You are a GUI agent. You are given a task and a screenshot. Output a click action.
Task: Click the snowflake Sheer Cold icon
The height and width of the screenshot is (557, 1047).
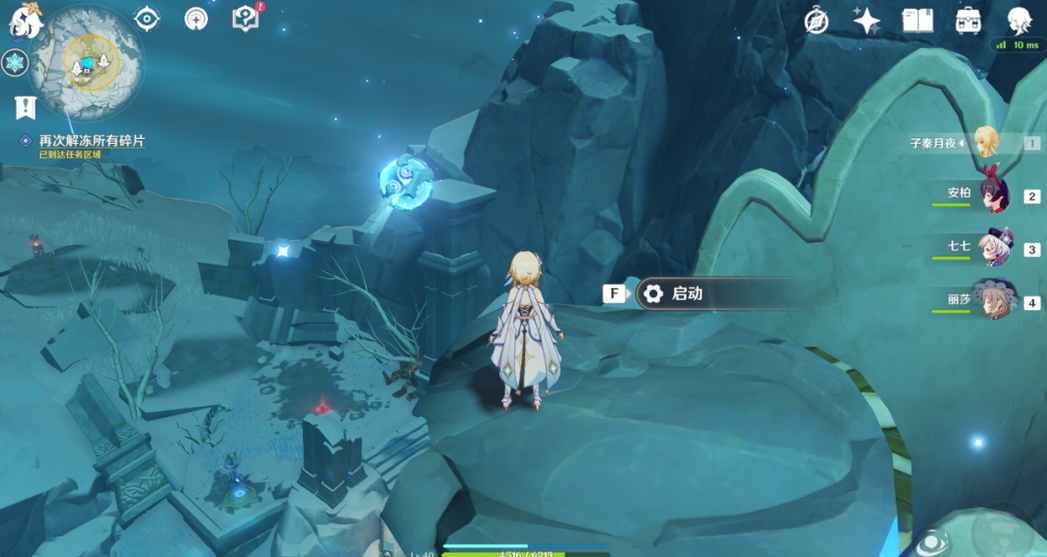[15, 63]
